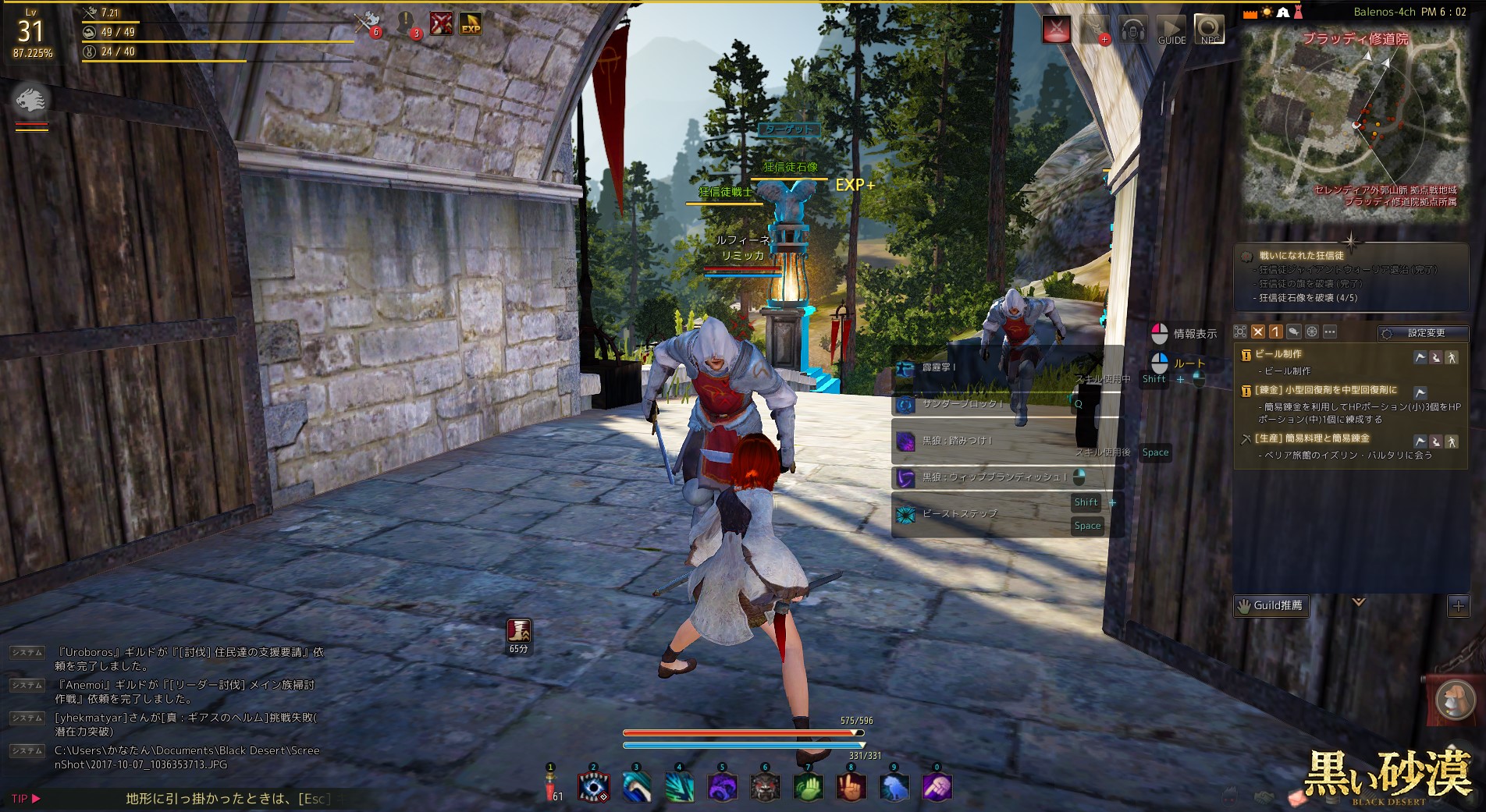The width and height of the screenshot is (1486, 812).
Task: Click the wolf head icon under level
Action: coord(31,100)
